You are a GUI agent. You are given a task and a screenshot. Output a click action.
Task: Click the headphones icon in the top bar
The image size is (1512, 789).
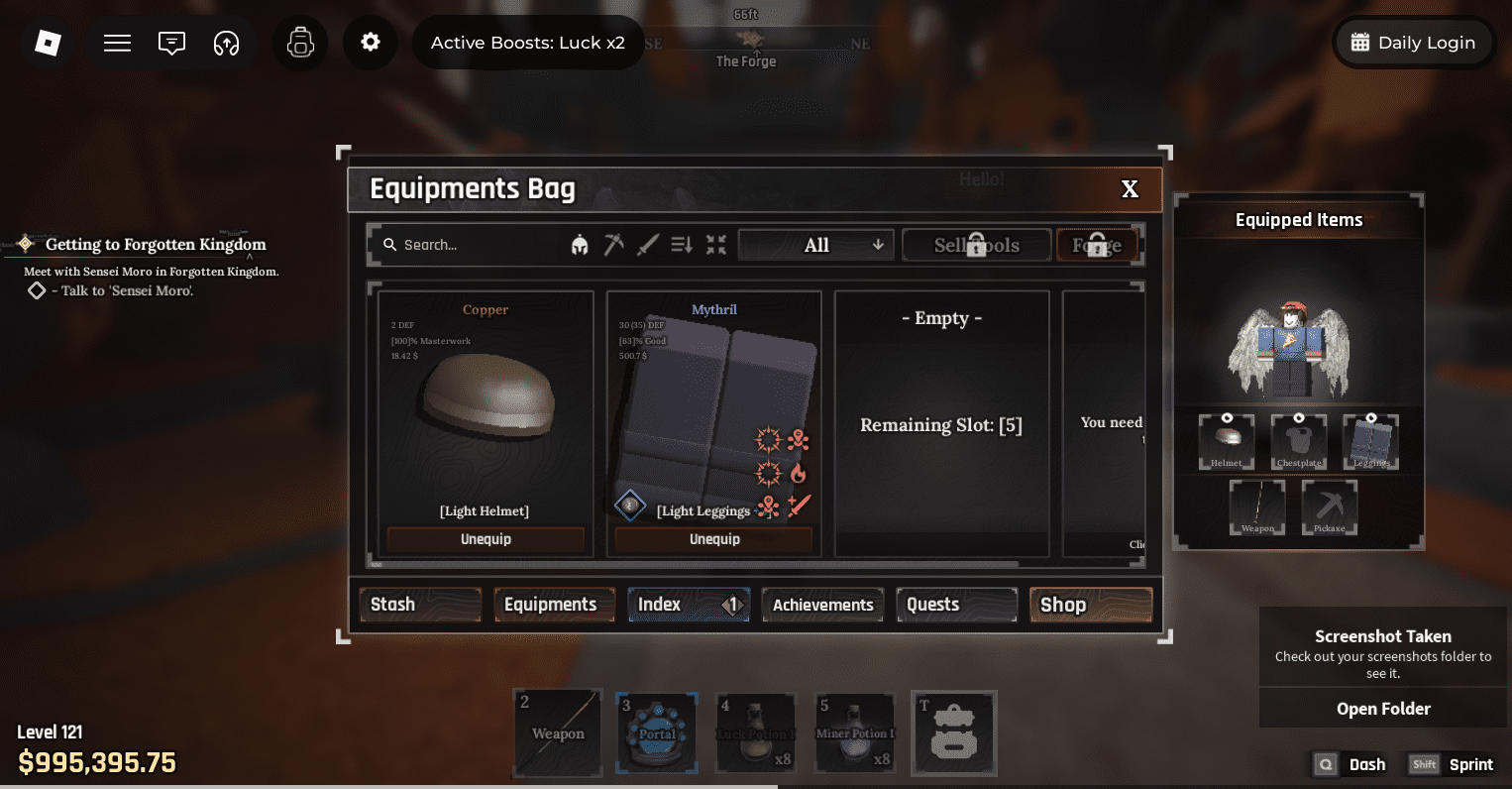coord(225,43)
